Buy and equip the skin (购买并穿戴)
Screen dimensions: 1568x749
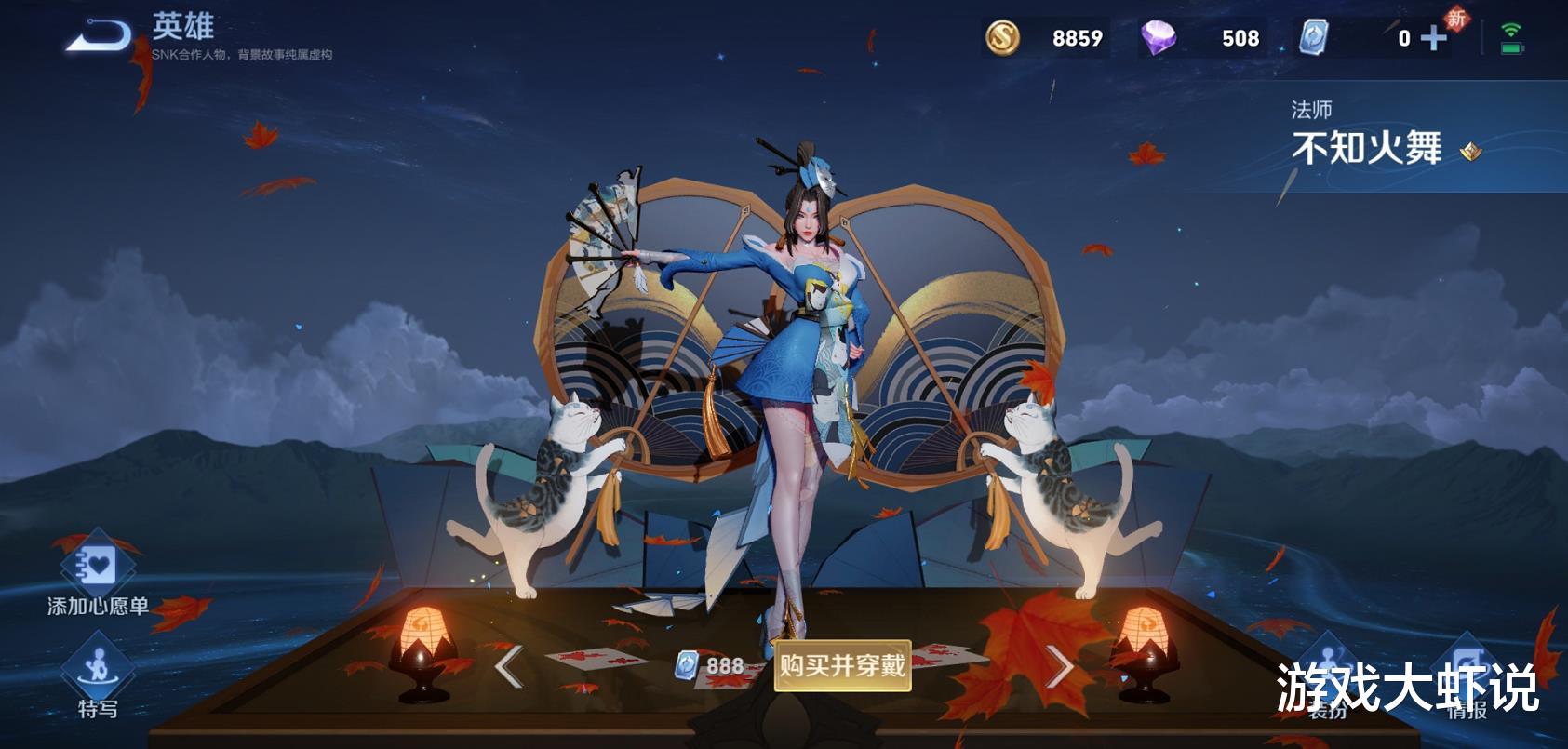(x=842, y=665)
